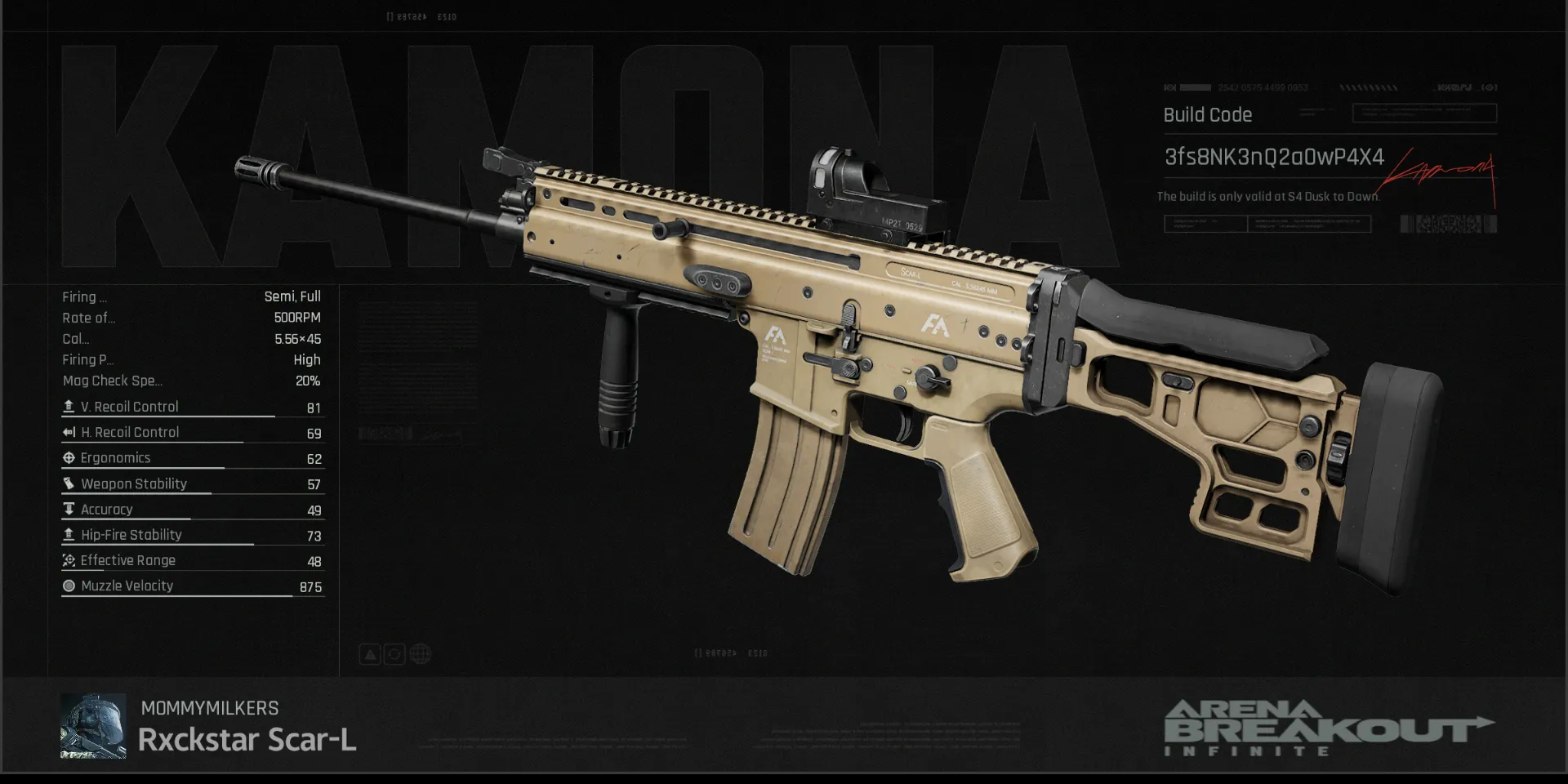Image resolution: width=1568 pixels, height=784 pixels.
Task: Click the barcode near the build code
Action: (1450, 223)
